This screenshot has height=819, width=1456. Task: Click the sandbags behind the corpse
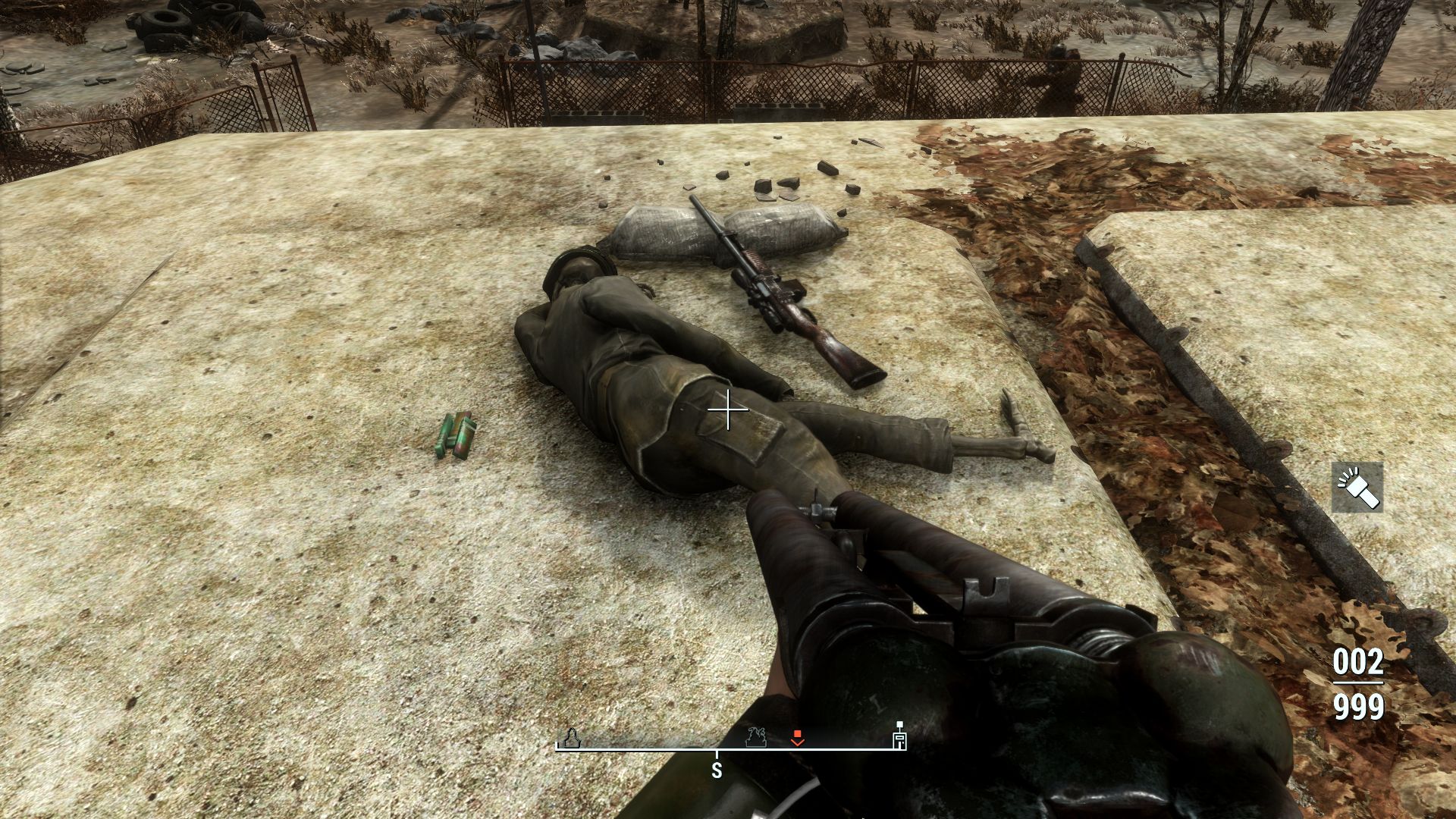pyautogui.click(x=720, y=231)
